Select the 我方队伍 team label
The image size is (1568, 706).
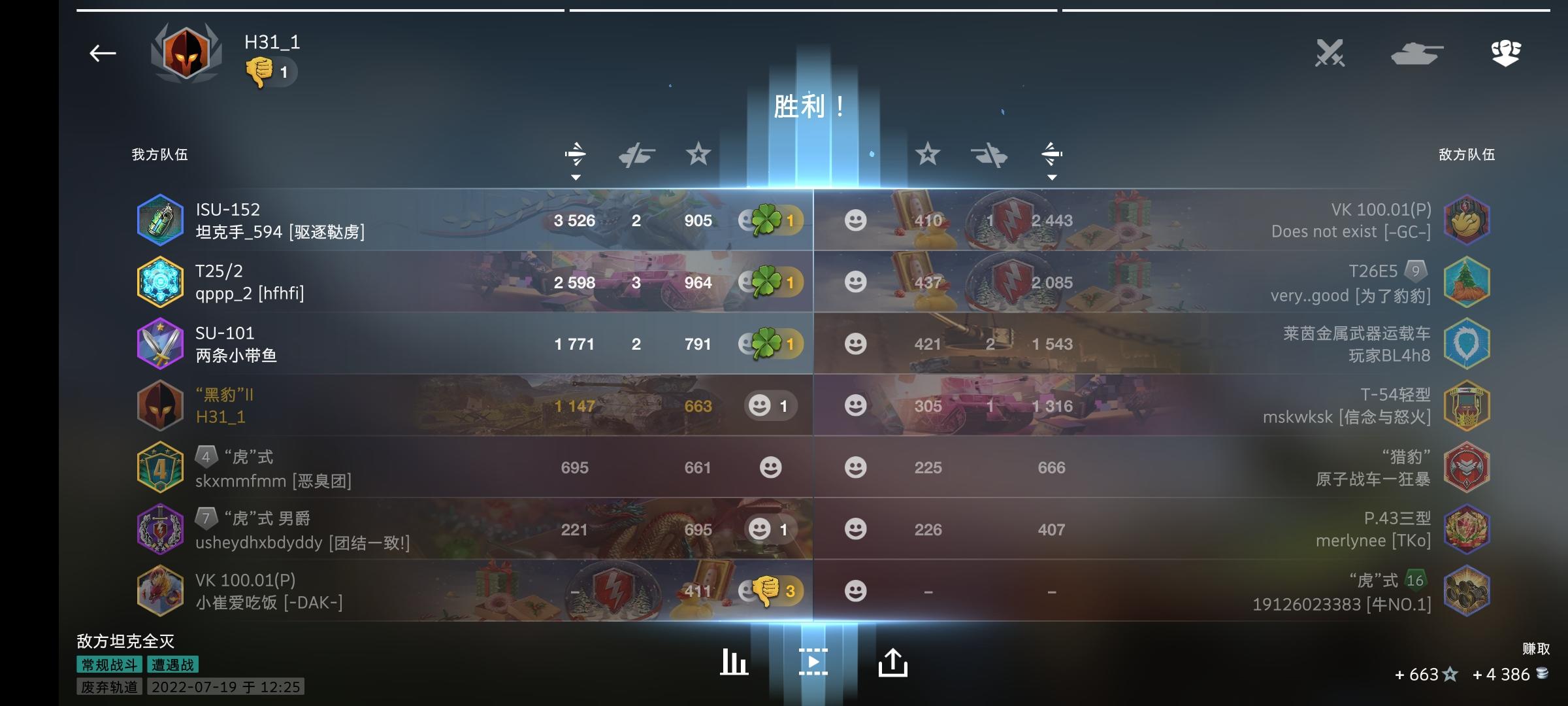(x=159, y=155)
